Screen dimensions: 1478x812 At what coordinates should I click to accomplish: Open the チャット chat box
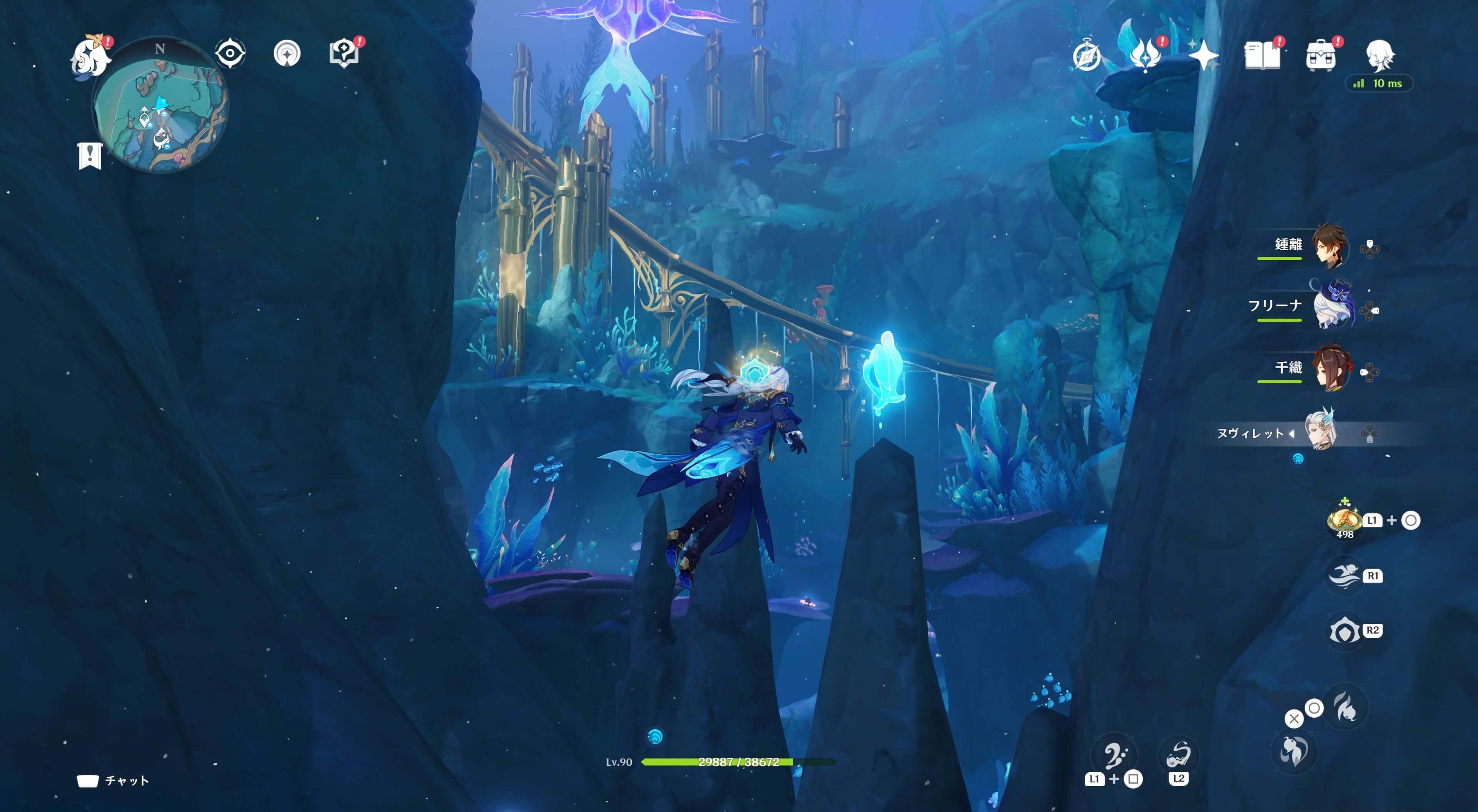pos(114,780)
